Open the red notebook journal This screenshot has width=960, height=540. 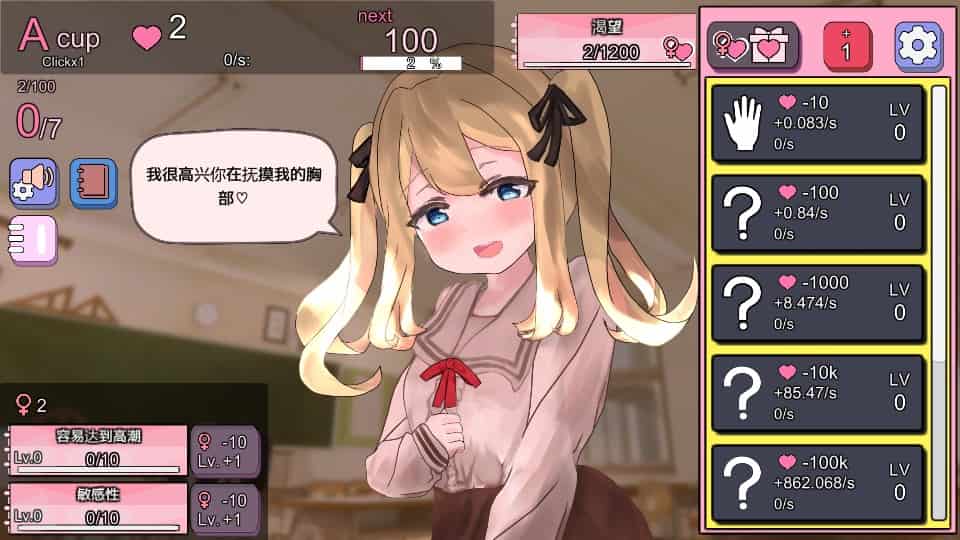93,181
